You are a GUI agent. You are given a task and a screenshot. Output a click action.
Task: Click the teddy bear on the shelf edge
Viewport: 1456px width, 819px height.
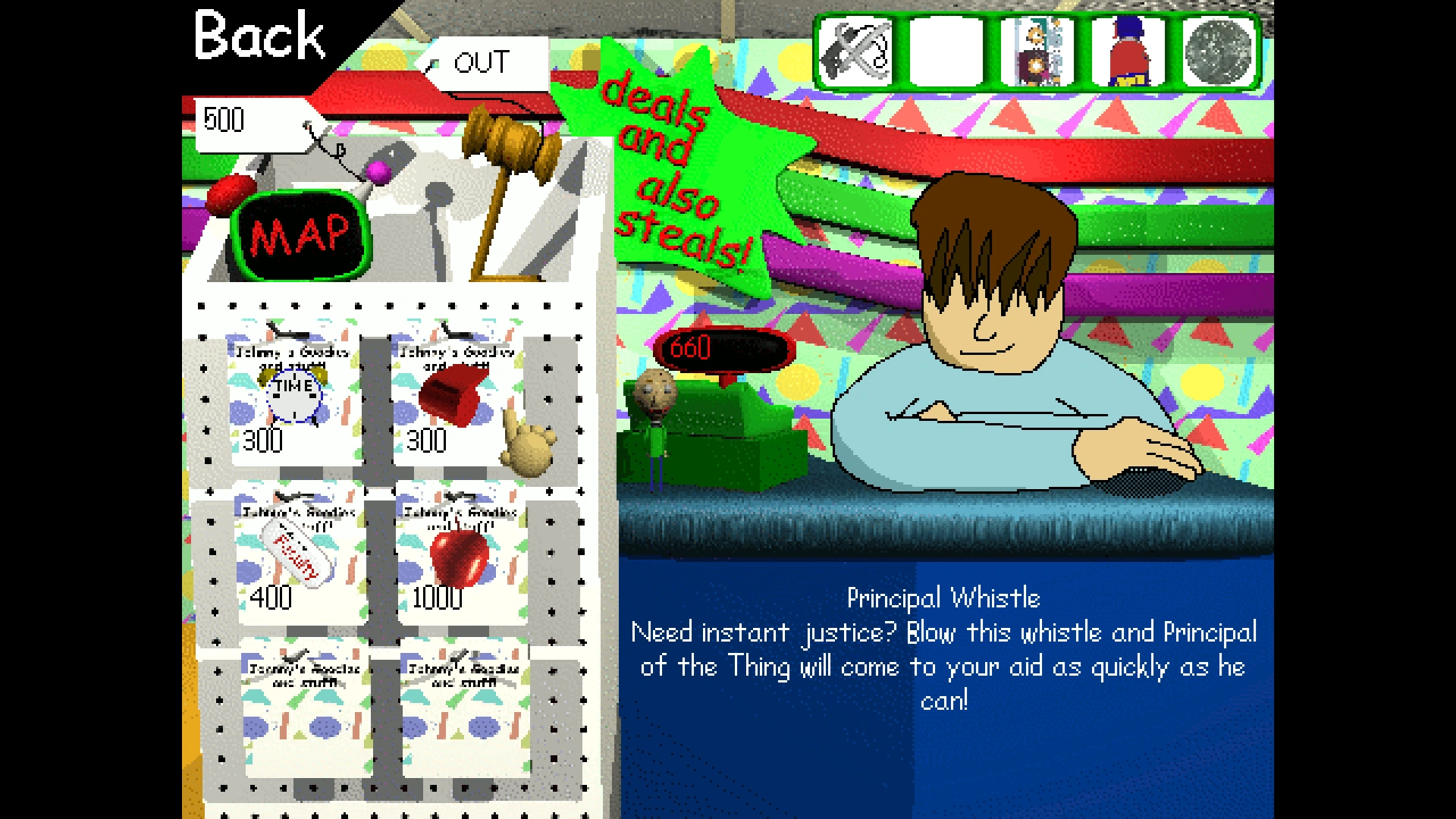tap(529, 447)
